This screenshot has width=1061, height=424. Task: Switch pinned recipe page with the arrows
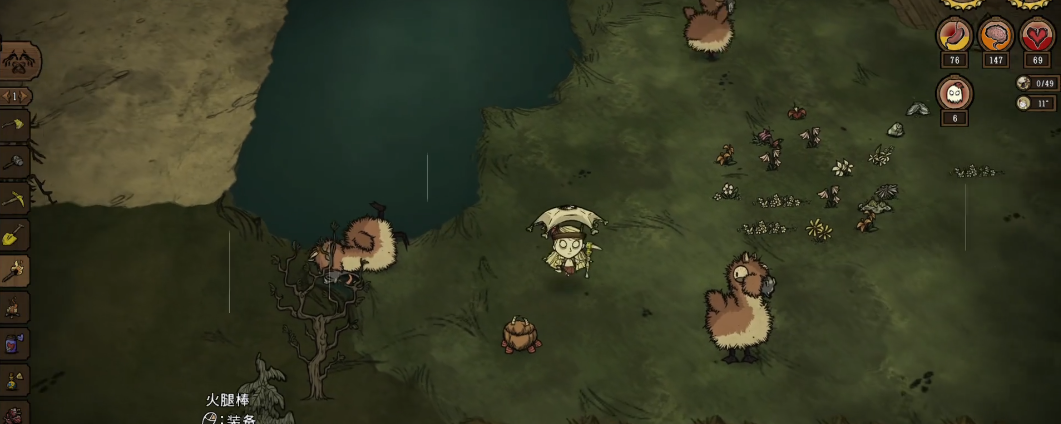[x=13, y=96]
